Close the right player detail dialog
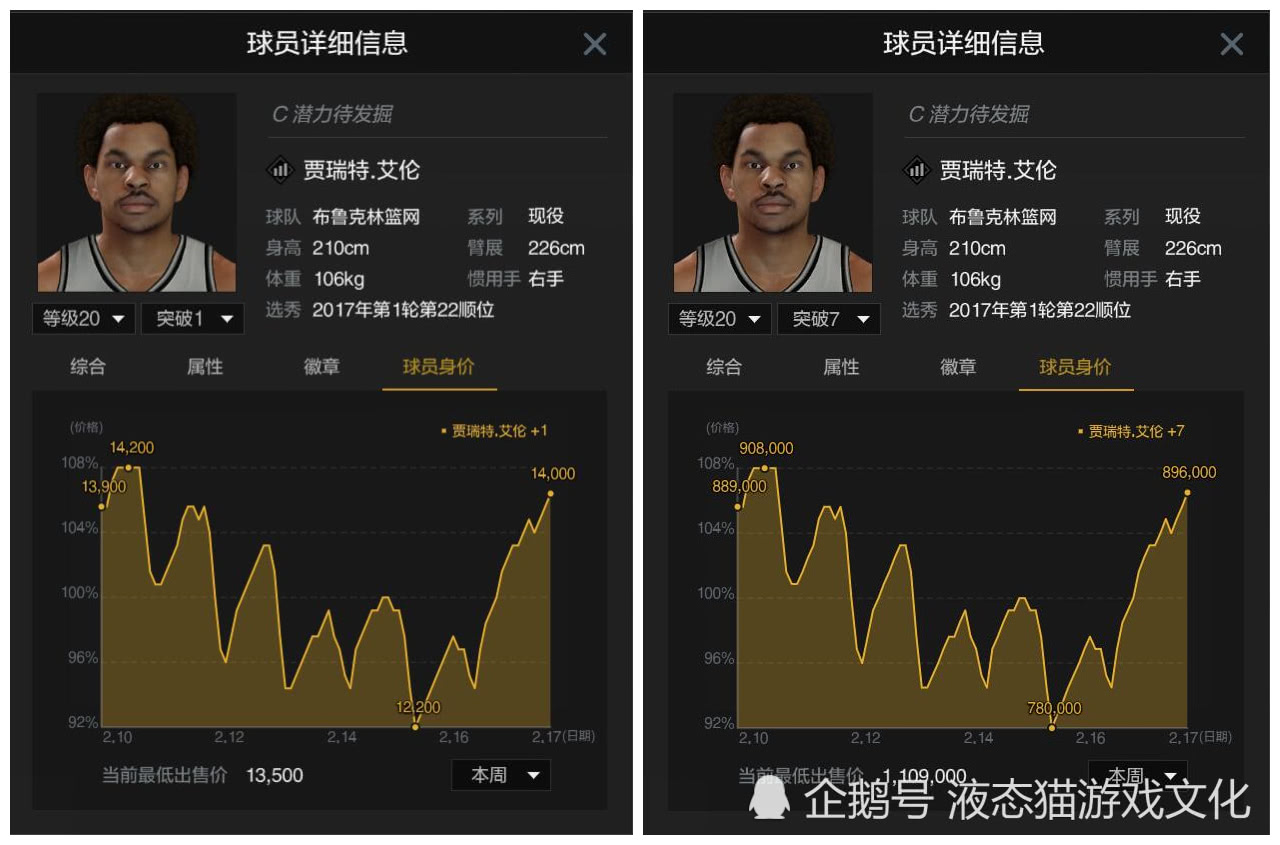Viewport: 1280px width, 845px height. 1231,43
